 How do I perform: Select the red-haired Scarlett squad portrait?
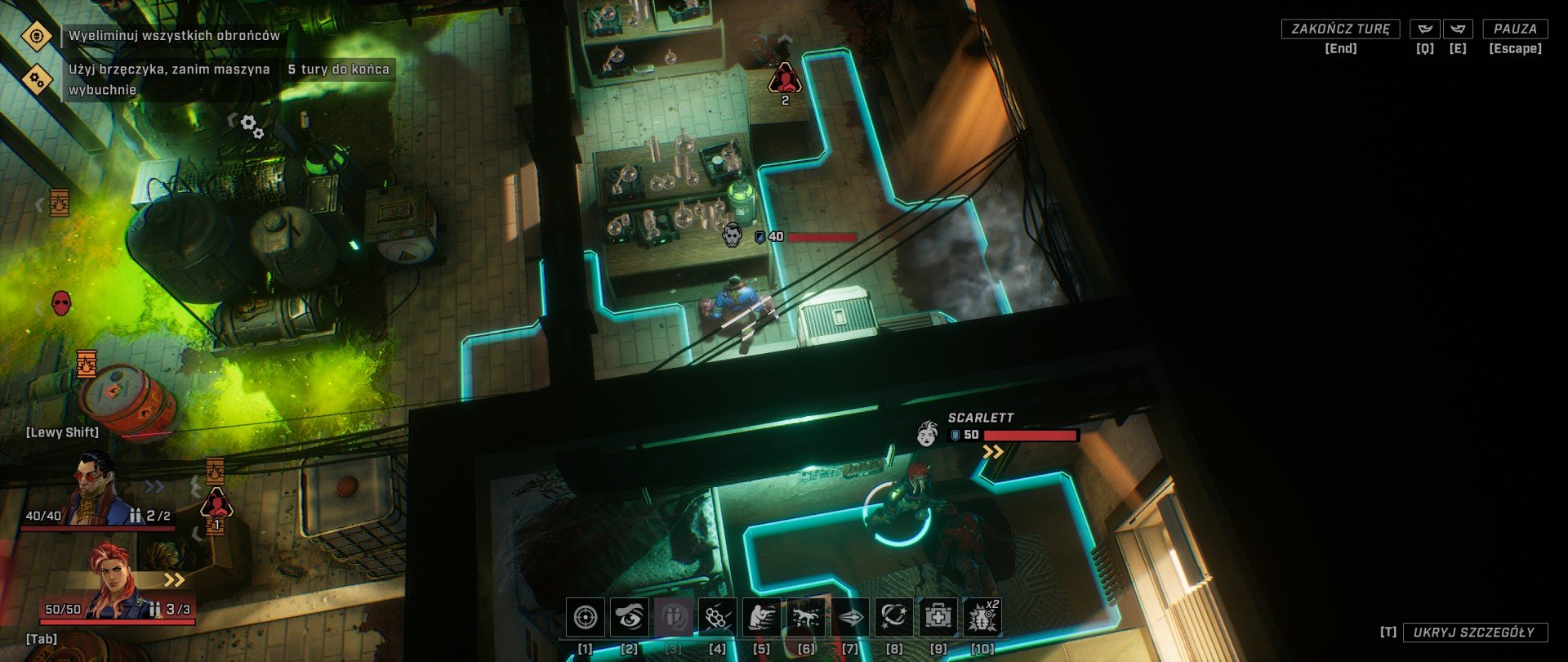pos(114,582)
